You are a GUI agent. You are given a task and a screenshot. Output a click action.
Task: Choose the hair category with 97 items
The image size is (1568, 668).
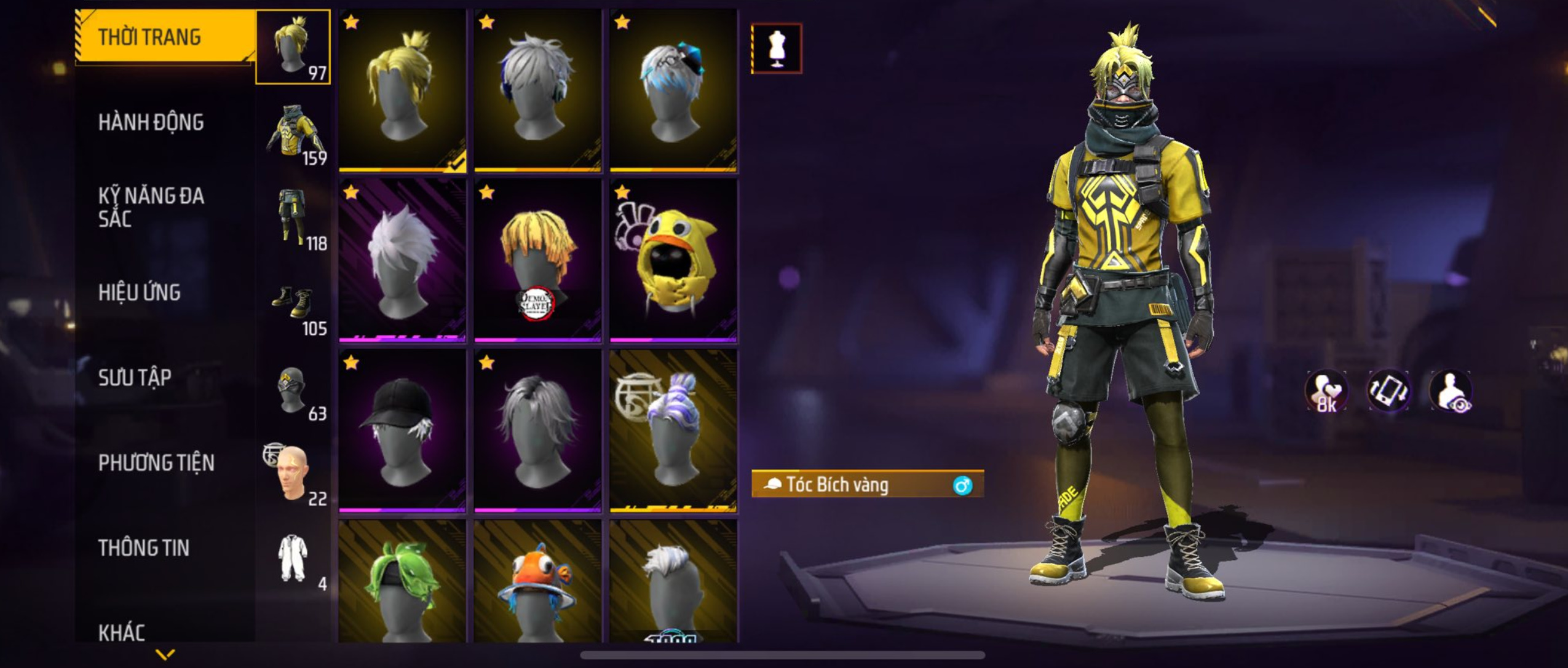pyautogui.click(x=293, y=47)
